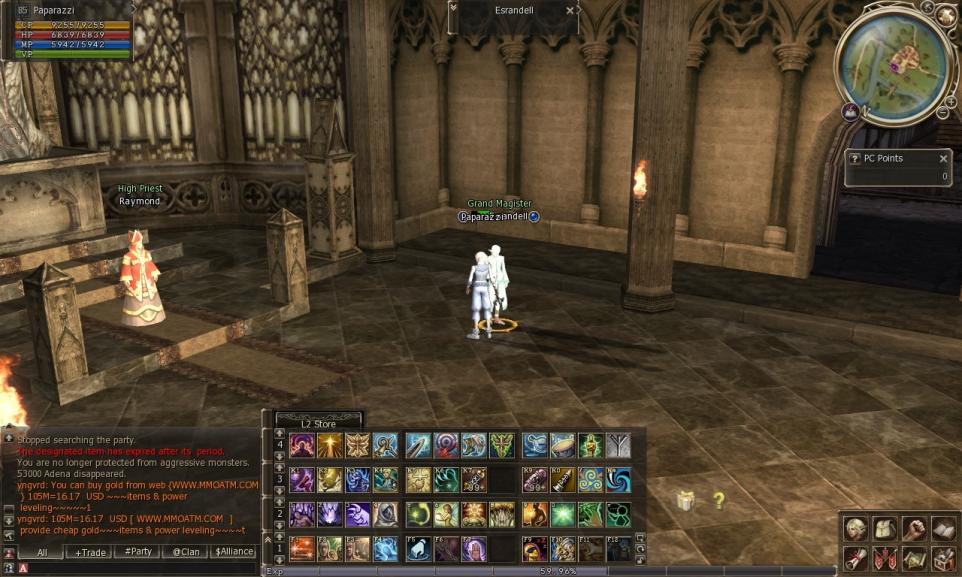
Task: Activate the target bullseye skill icon
Action: (x=446, y=445)
